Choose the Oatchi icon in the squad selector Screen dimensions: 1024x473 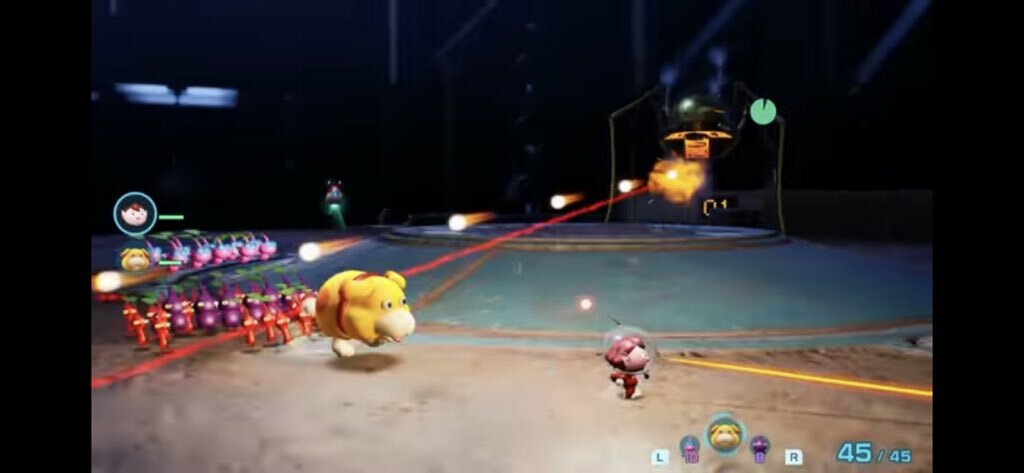coord(724,436)
